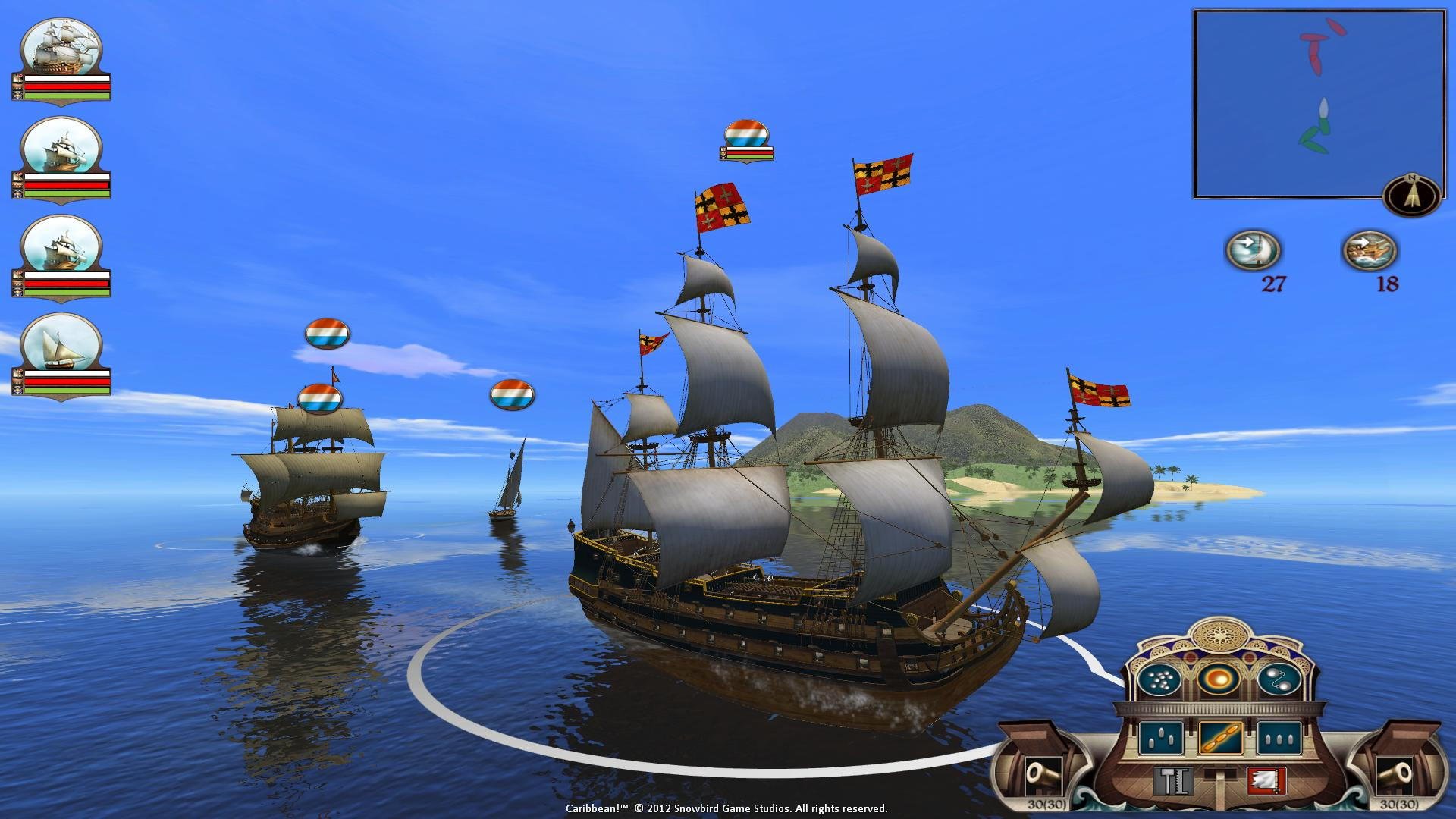Switch to chain shot ammunition
The width and height of the screenshot is (1456, 819).
pyautogui.click(x=1279, y=680)
